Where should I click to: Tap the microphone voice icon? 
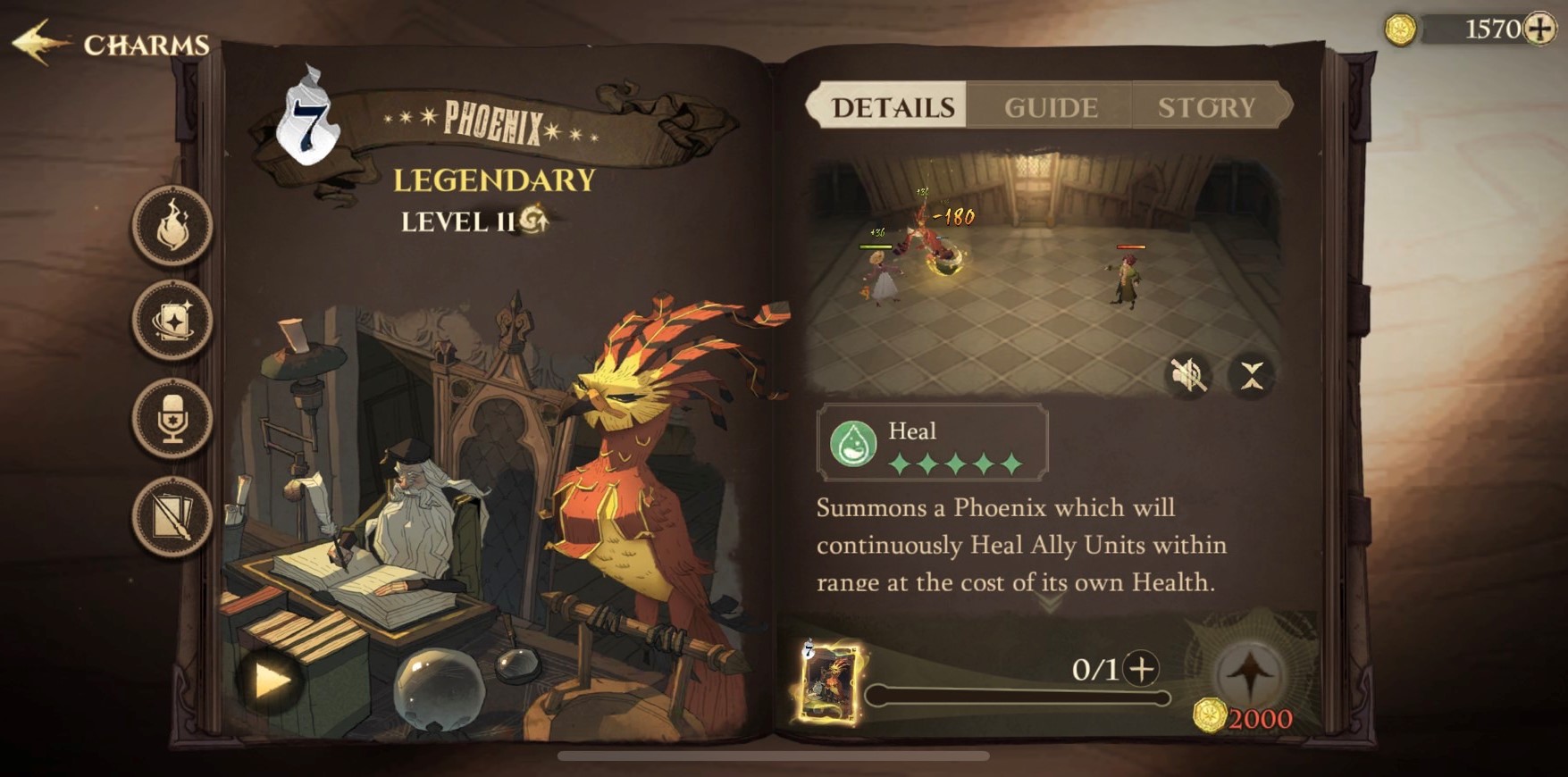(x=172, y=419)
